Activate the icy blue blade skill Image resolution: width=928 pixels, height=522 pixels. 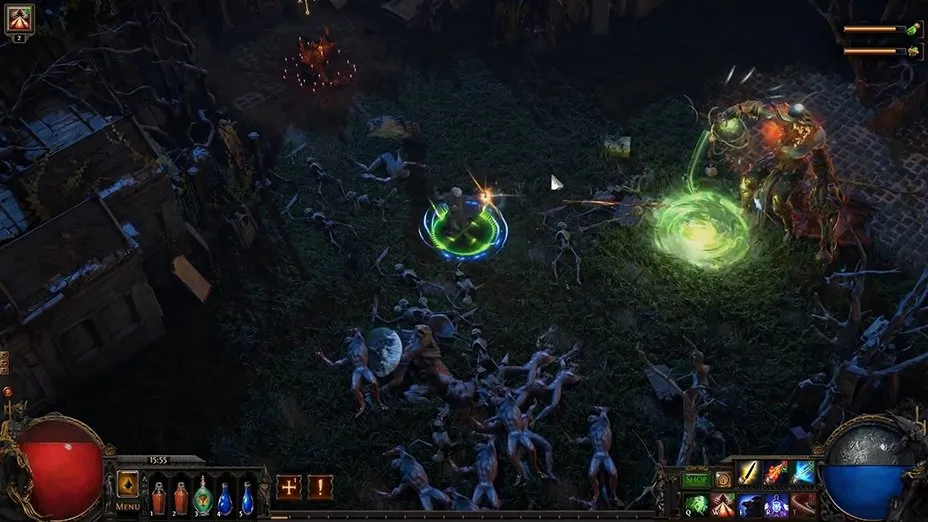804,474
